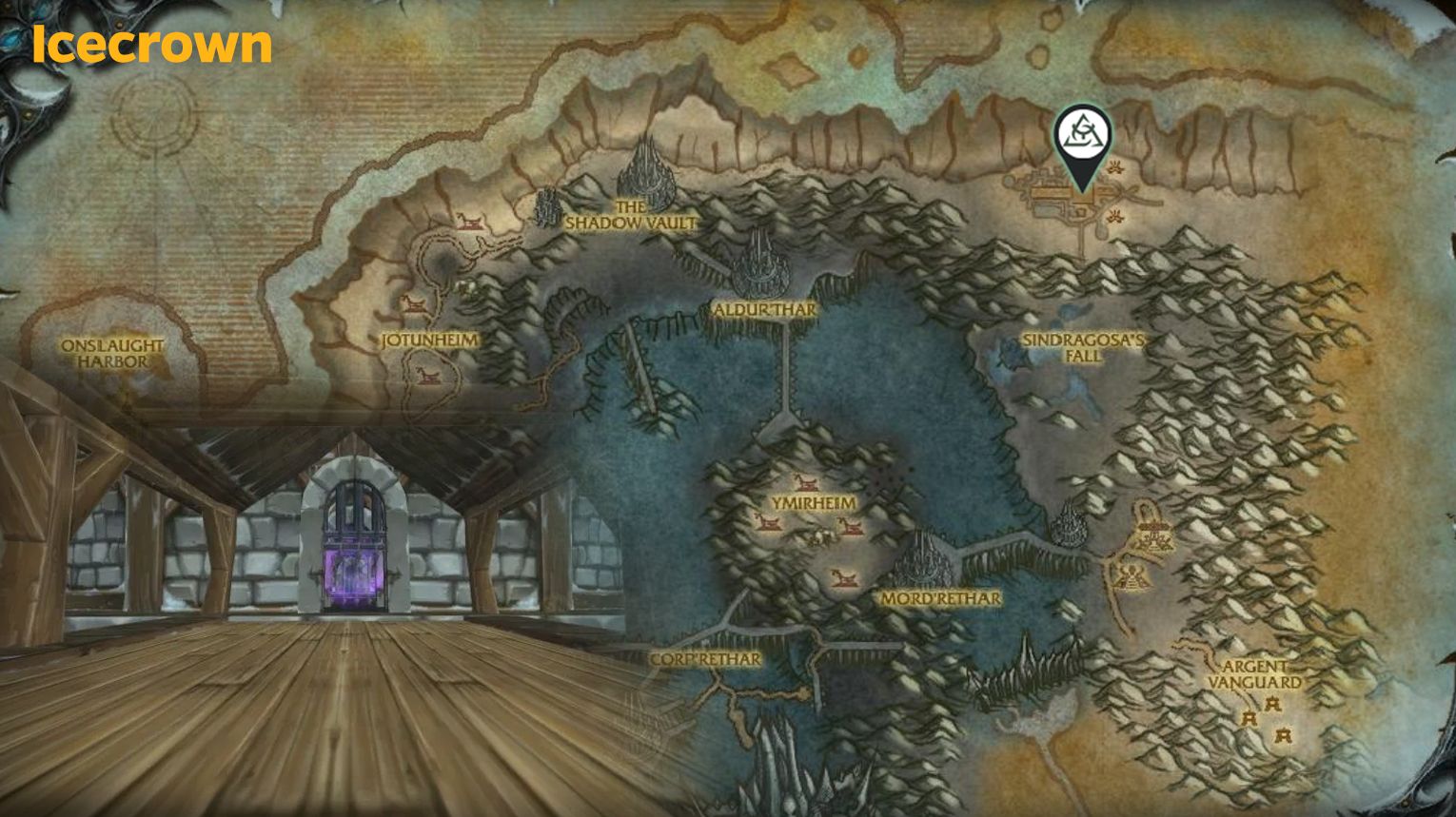Toggle the compass rose in the map corner

152,119
